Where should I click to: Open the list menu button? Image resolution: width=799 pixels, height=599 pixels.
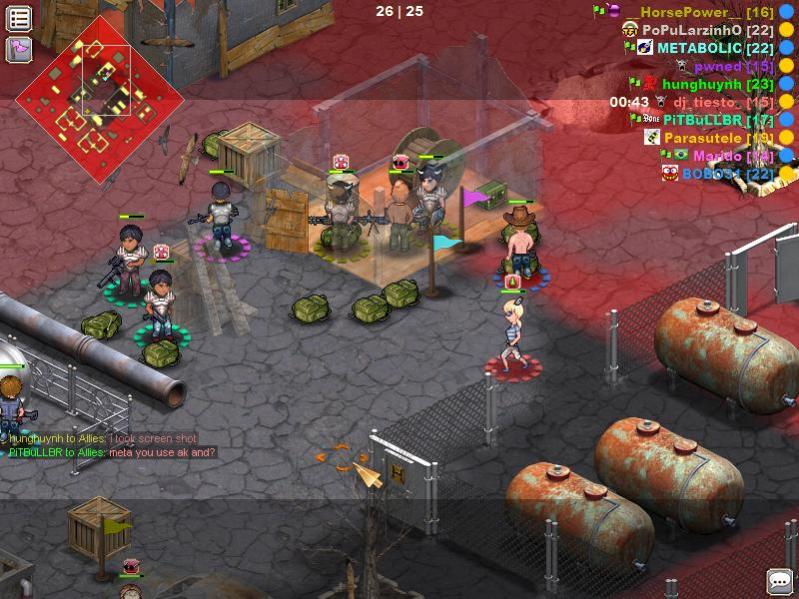(19, 18)
